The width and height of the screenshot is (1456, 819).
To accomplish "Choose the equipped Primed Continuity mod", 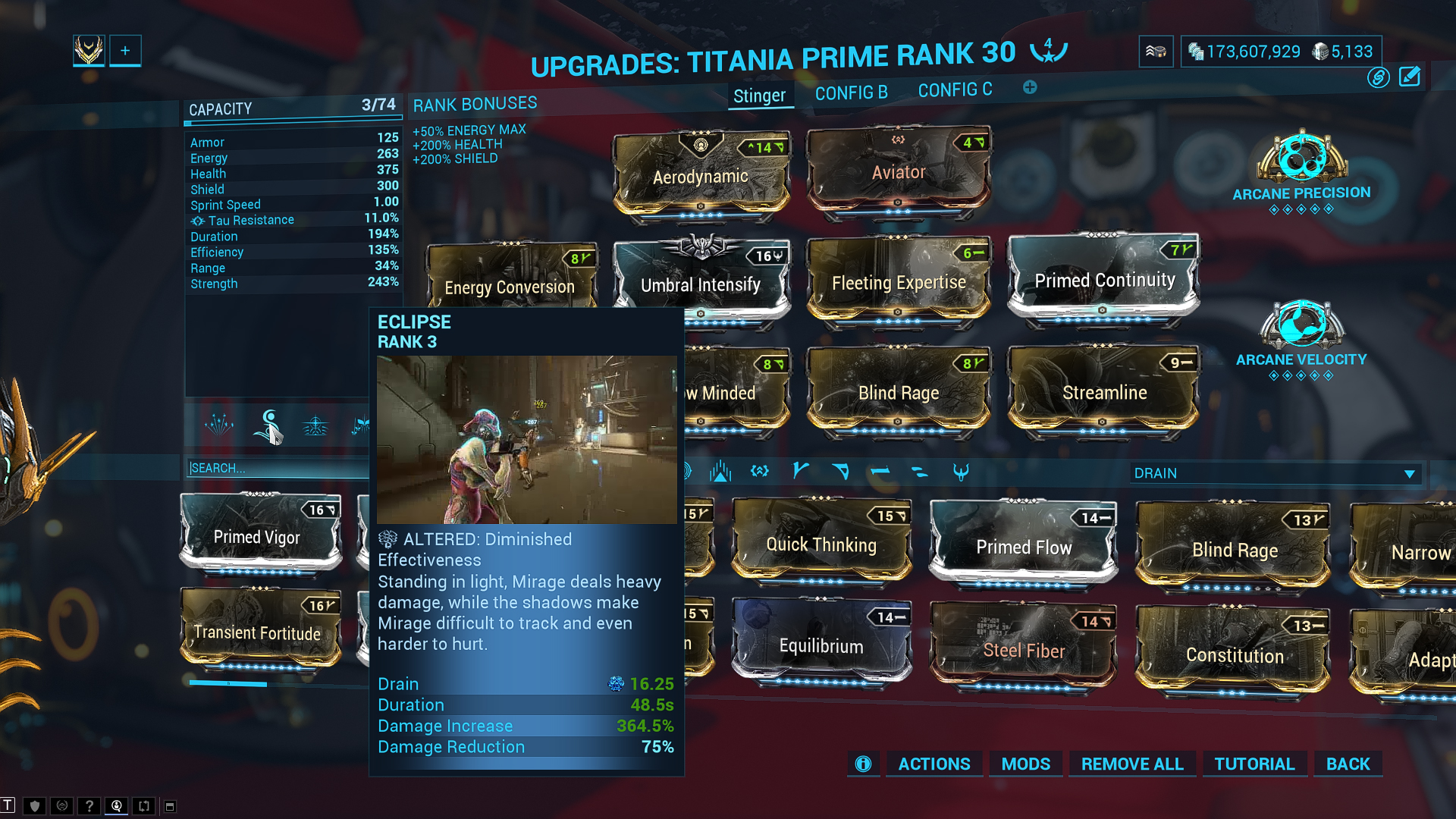I will [1104, 281].
